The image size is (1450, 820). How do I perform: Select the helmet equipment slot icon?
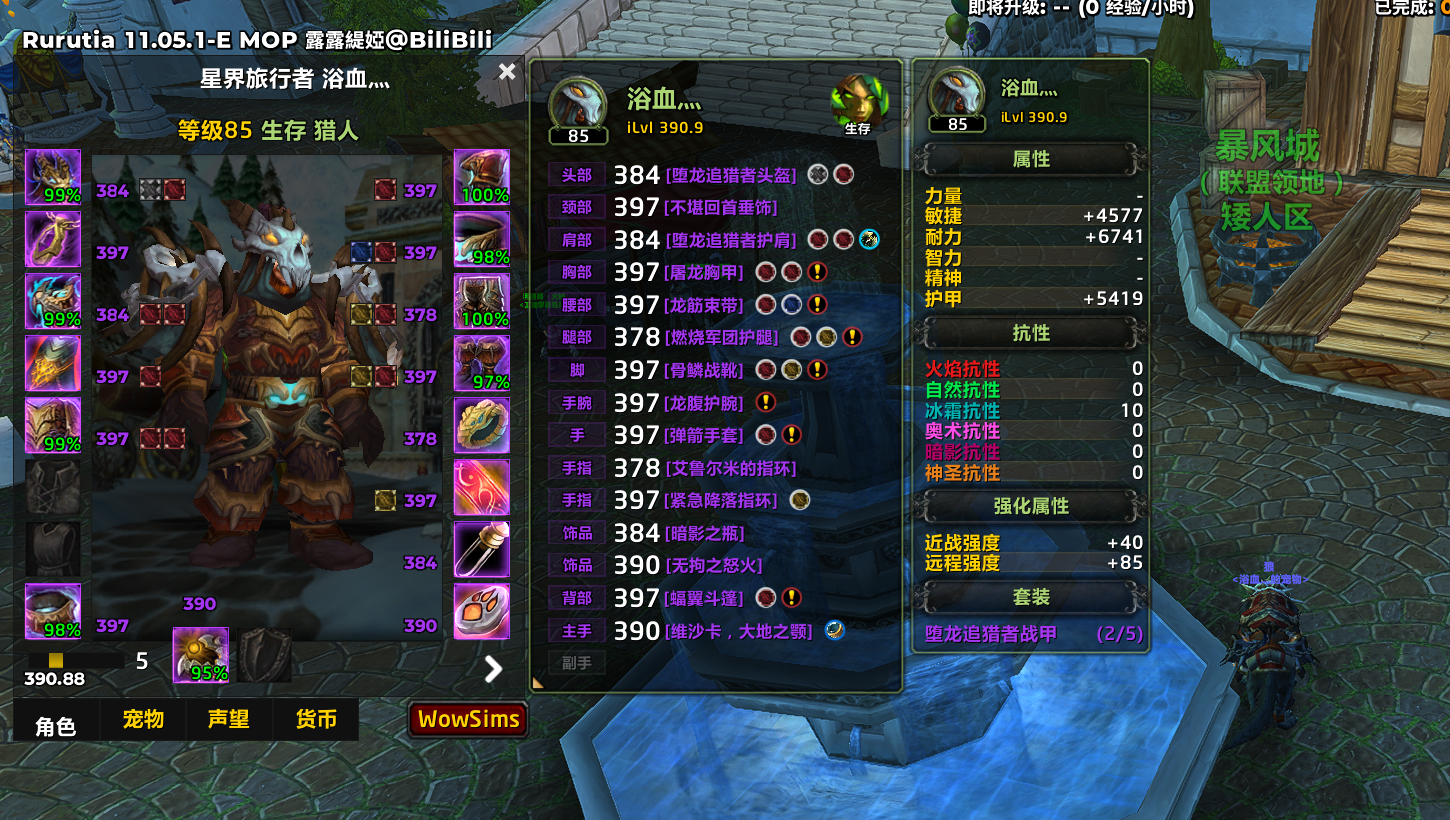tap(53, 178)
